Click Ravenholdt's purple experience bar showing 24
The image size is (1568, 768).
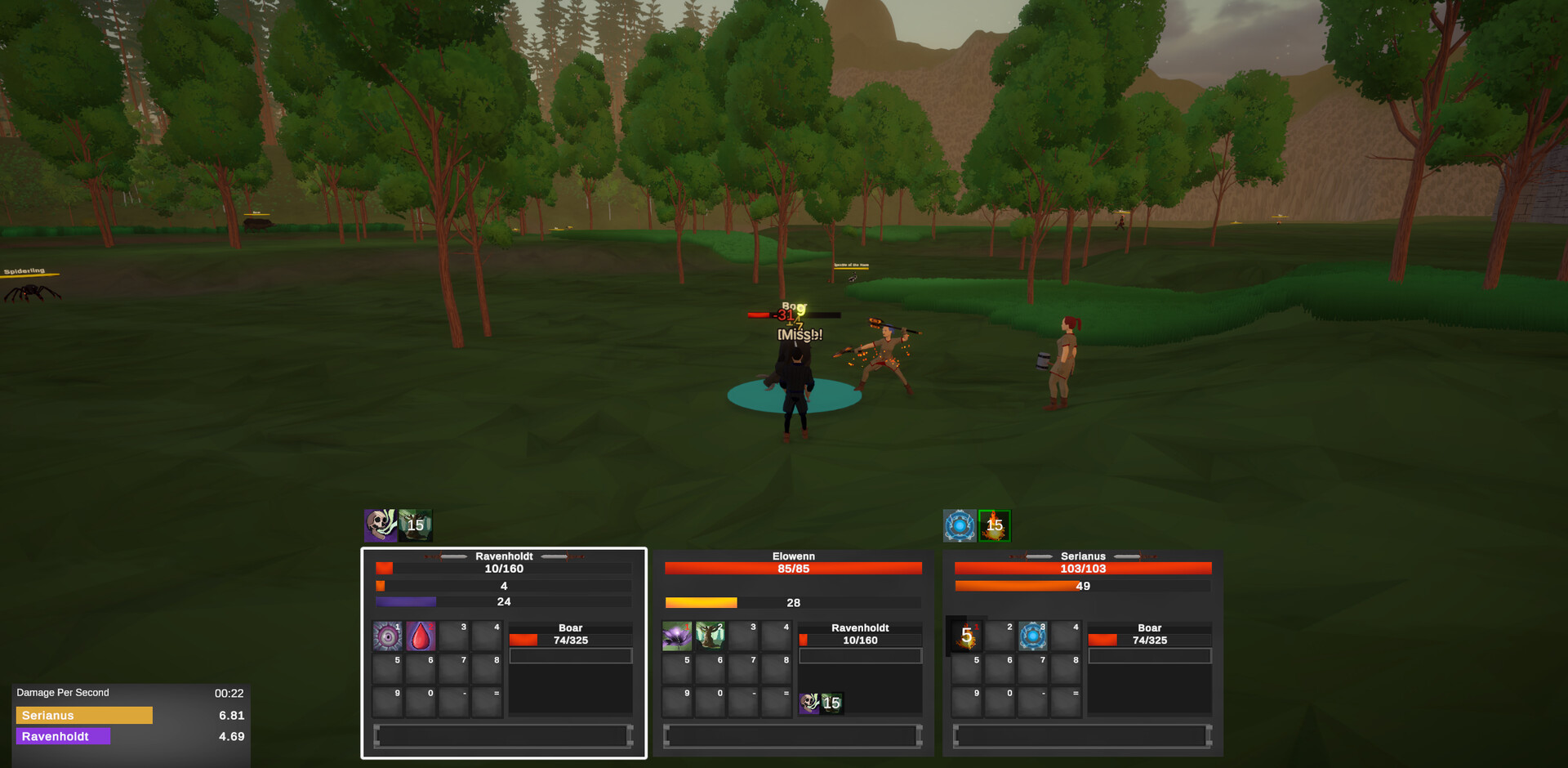[x=503, y=601]
